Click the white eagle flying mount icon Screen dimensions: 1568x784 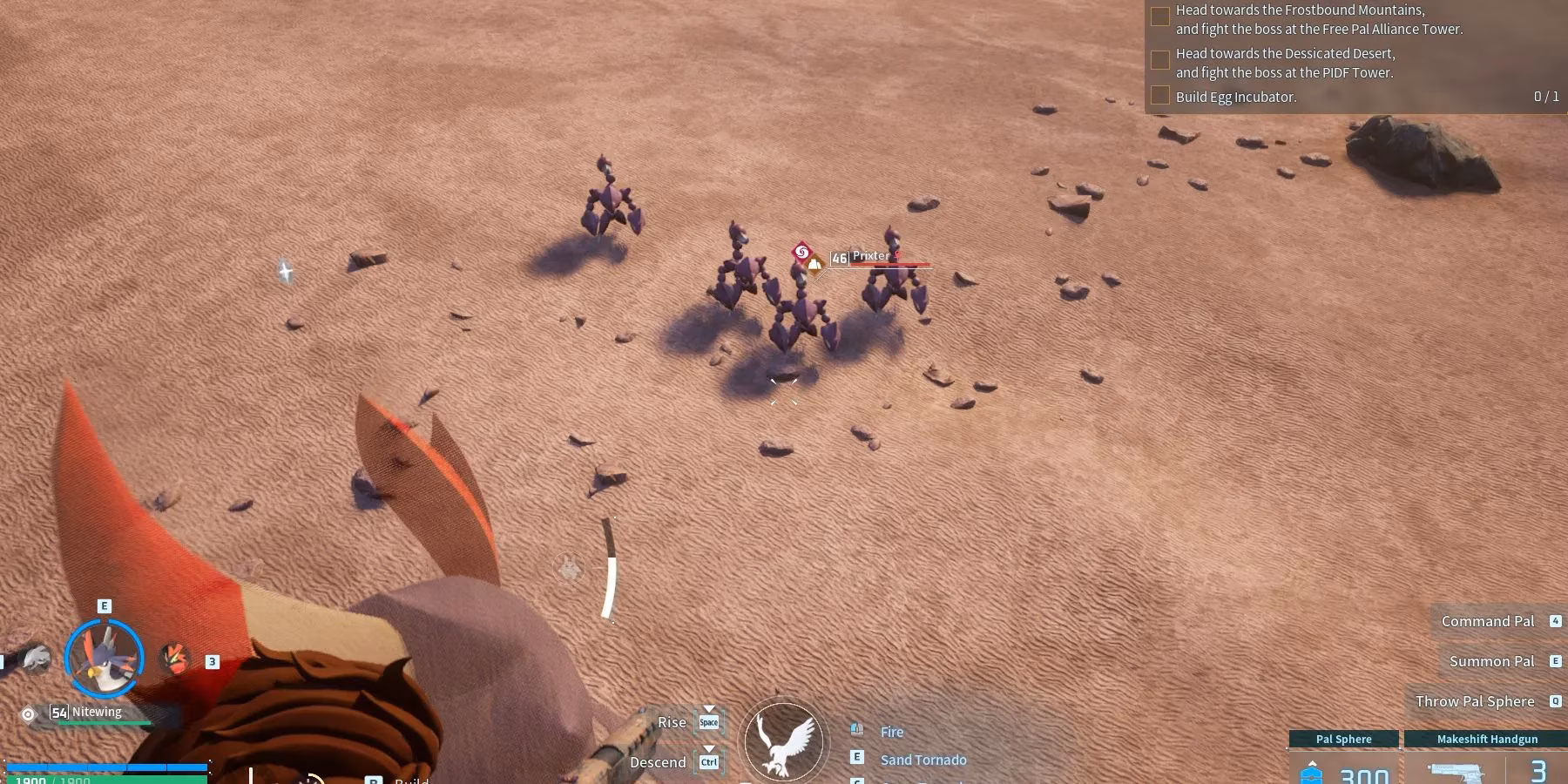[x=782, y=741]
